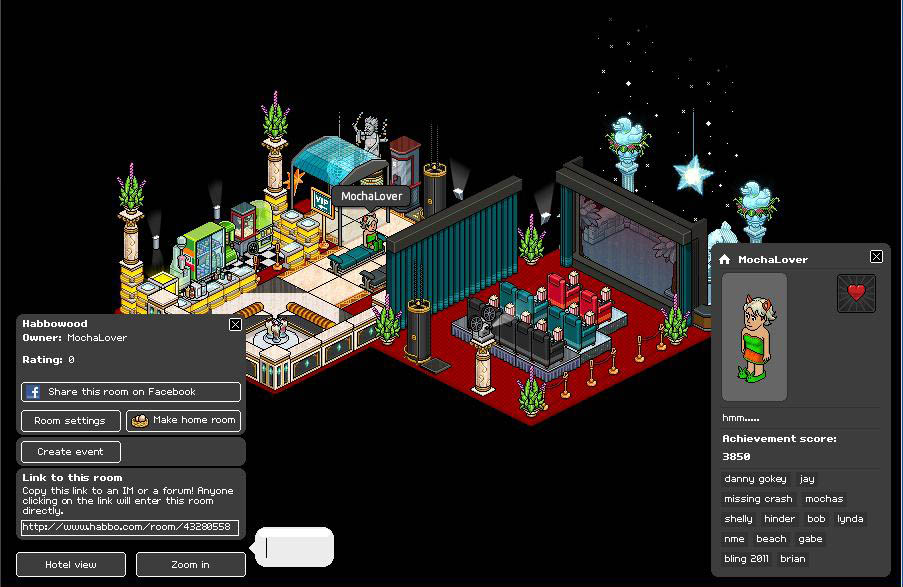Image resolution: width=903 pixels, height=587 pixels.
Task: Select the 'hinder' tag
Action: [779, 519]
